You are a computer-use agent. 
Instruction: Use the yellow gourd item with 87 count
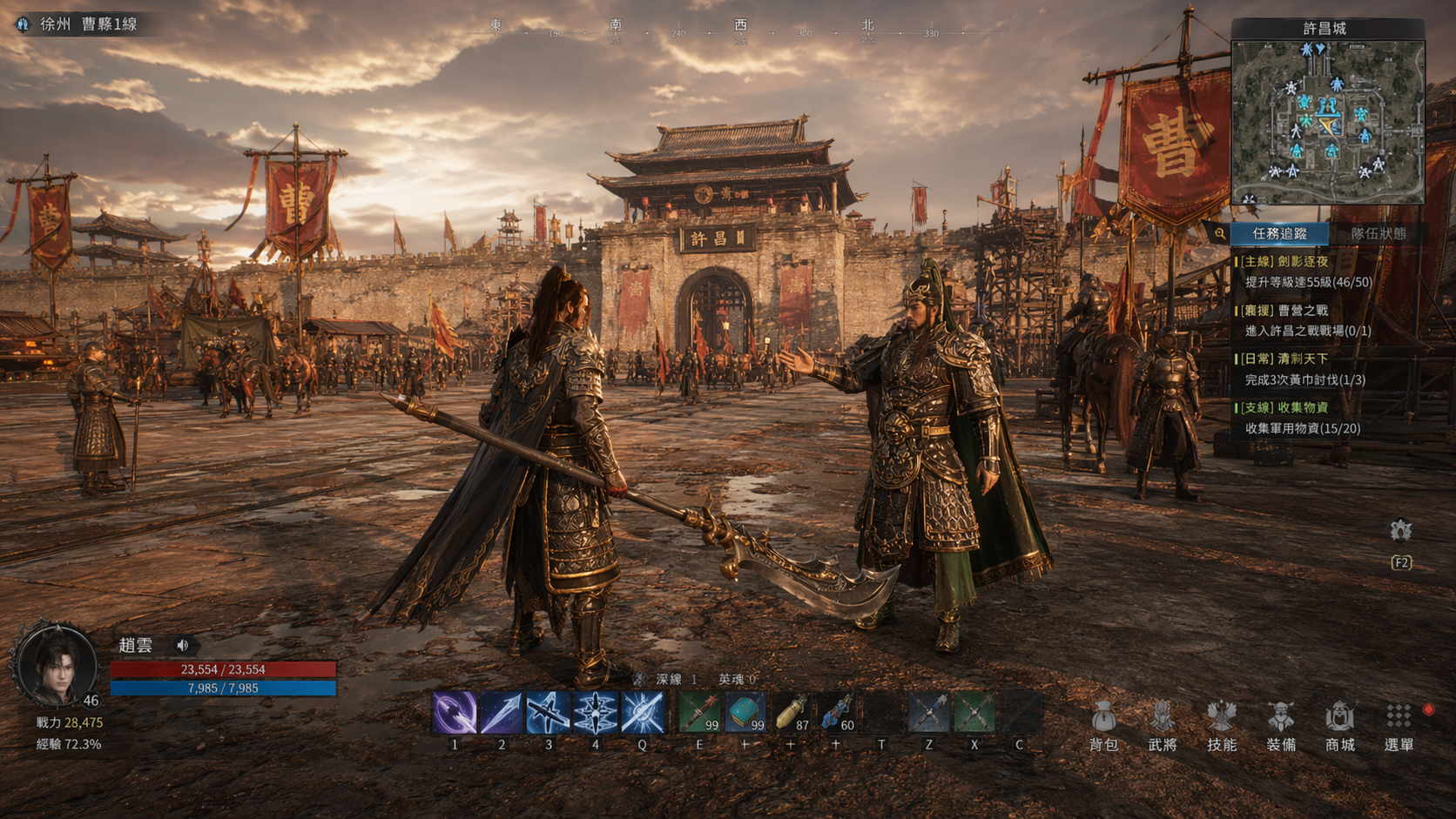click(x=791, y=713)
